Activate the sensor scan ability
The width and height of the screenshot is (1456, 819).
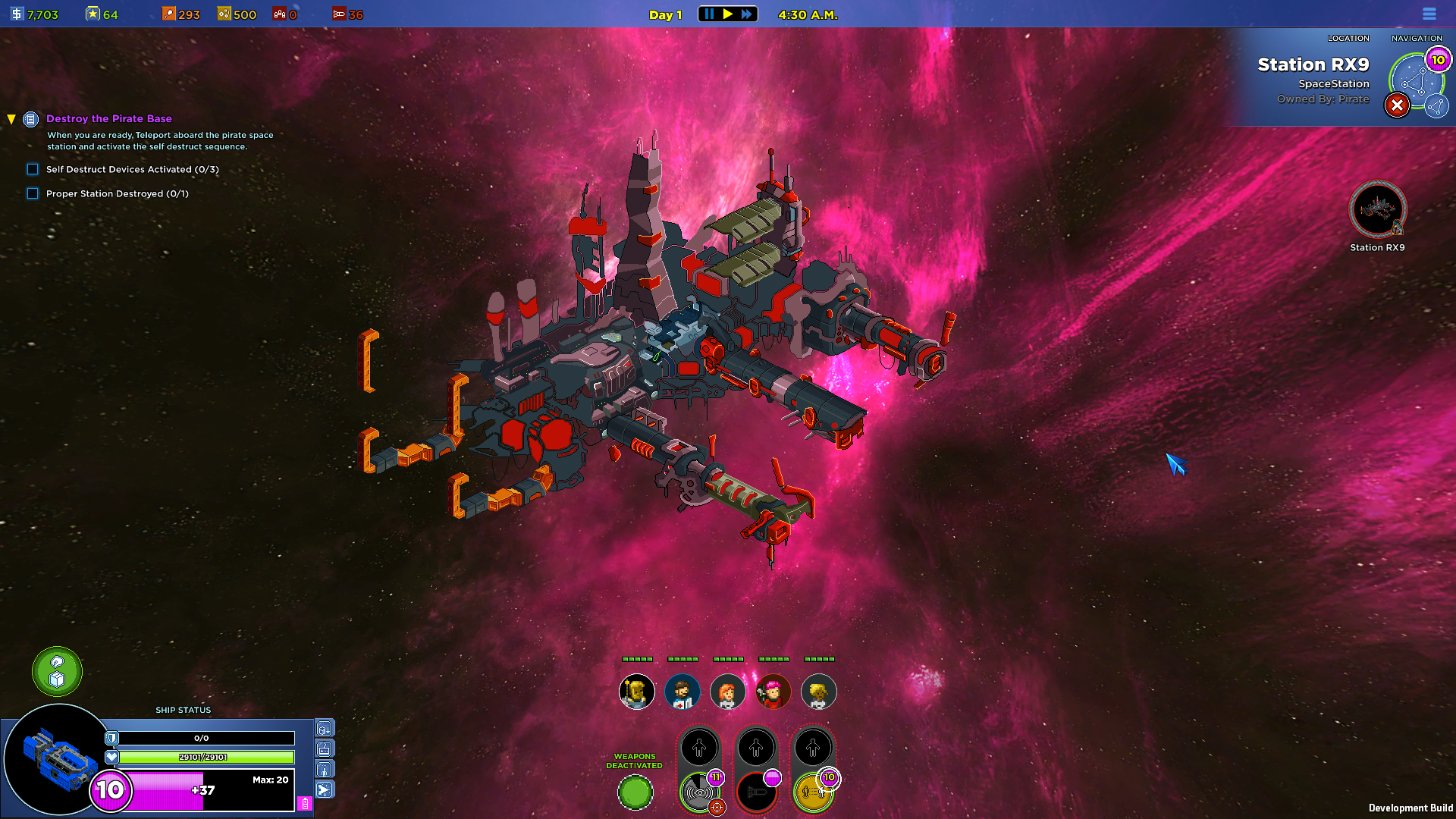[x=699, y=793]
